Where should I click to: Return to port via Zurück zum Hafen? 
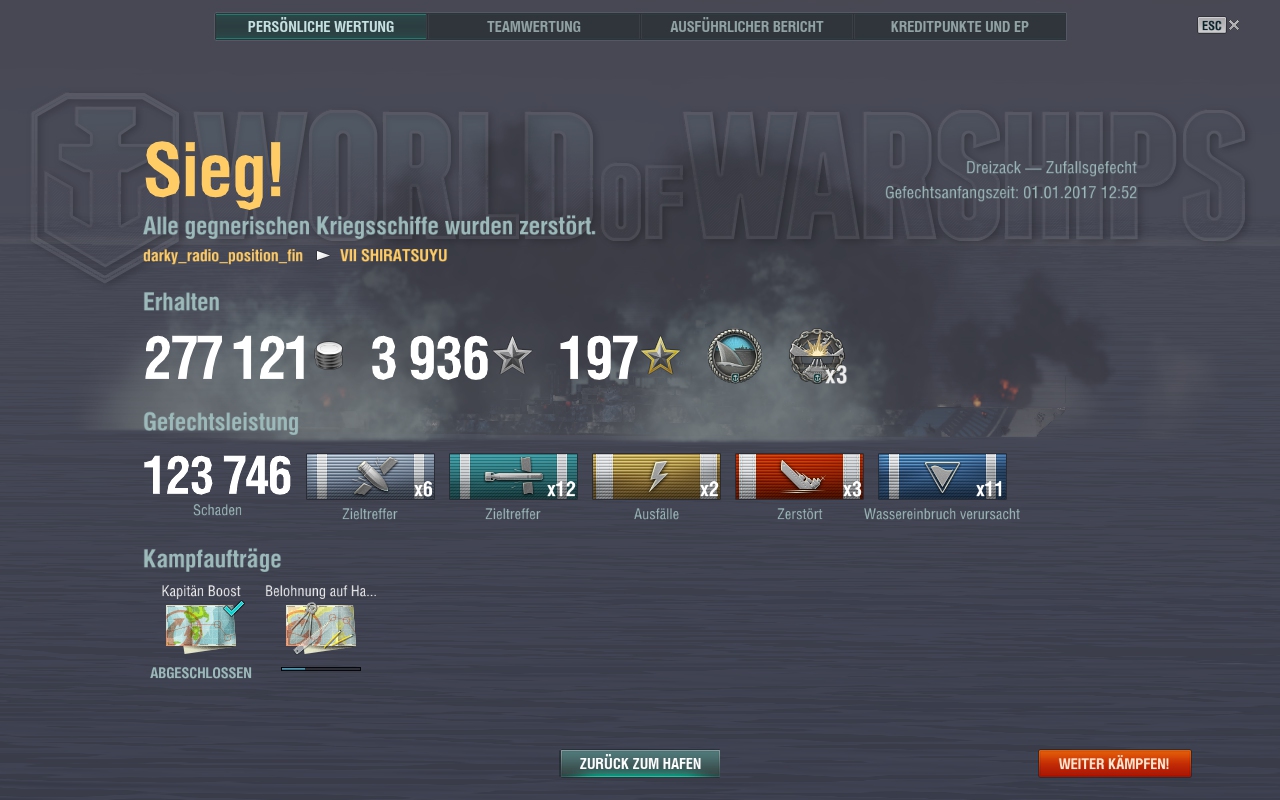click(640, 763)
